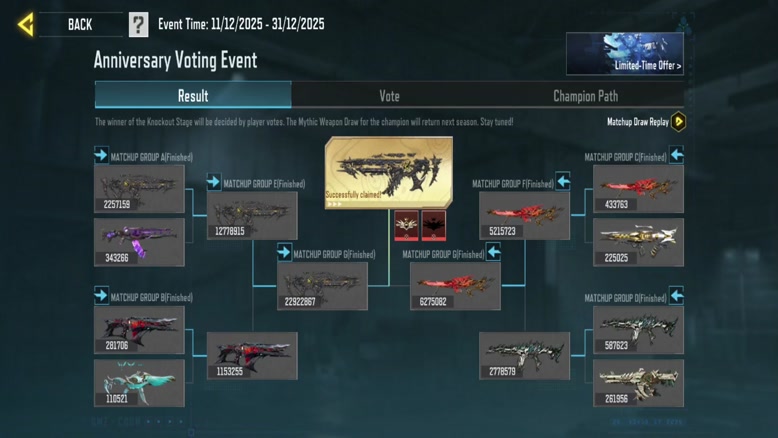Choose the teal weapon with 110521 votes
Screen dimensions: 778x438
tap(139, 383)
